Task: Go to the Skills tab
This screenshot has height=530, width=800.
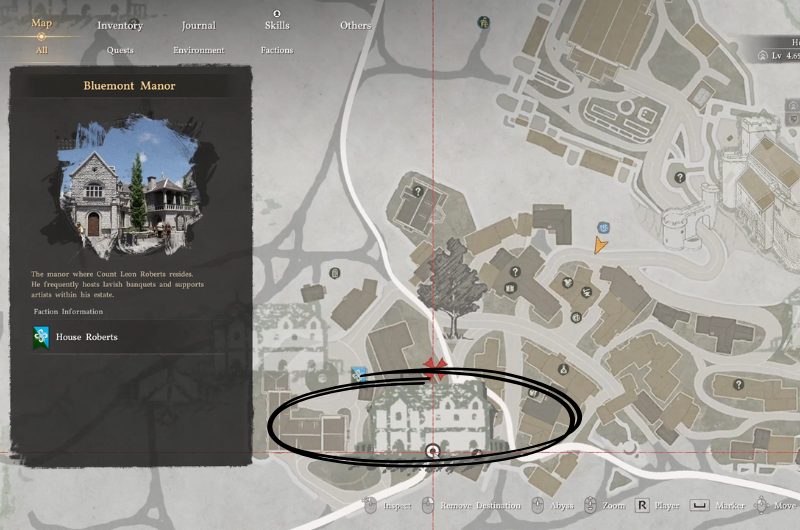Action: pyautogui.click(x=277, y=25)
